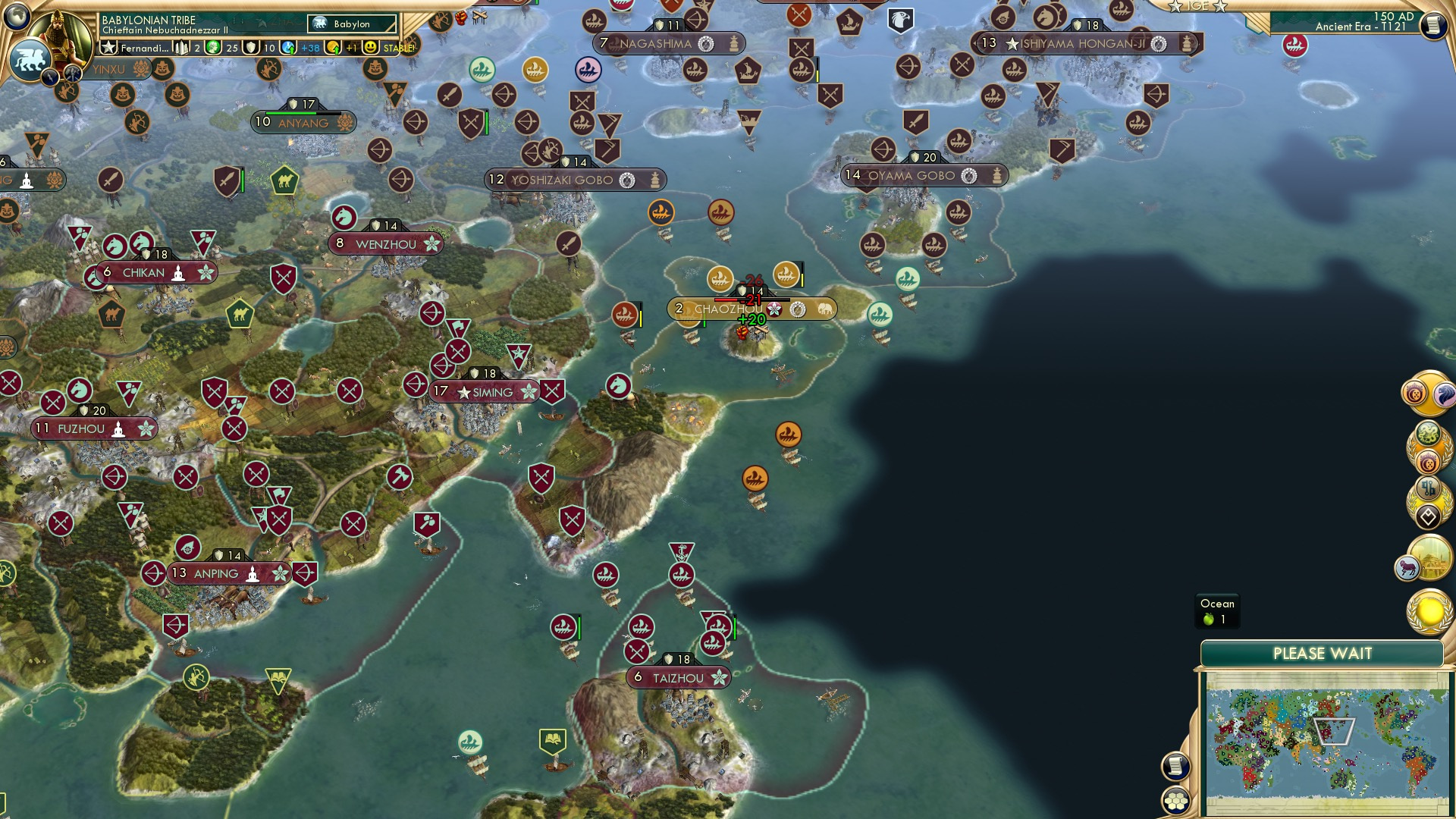Click the happiness smiley face icon
Screen dimensions: 1456x819
point(369,49)
